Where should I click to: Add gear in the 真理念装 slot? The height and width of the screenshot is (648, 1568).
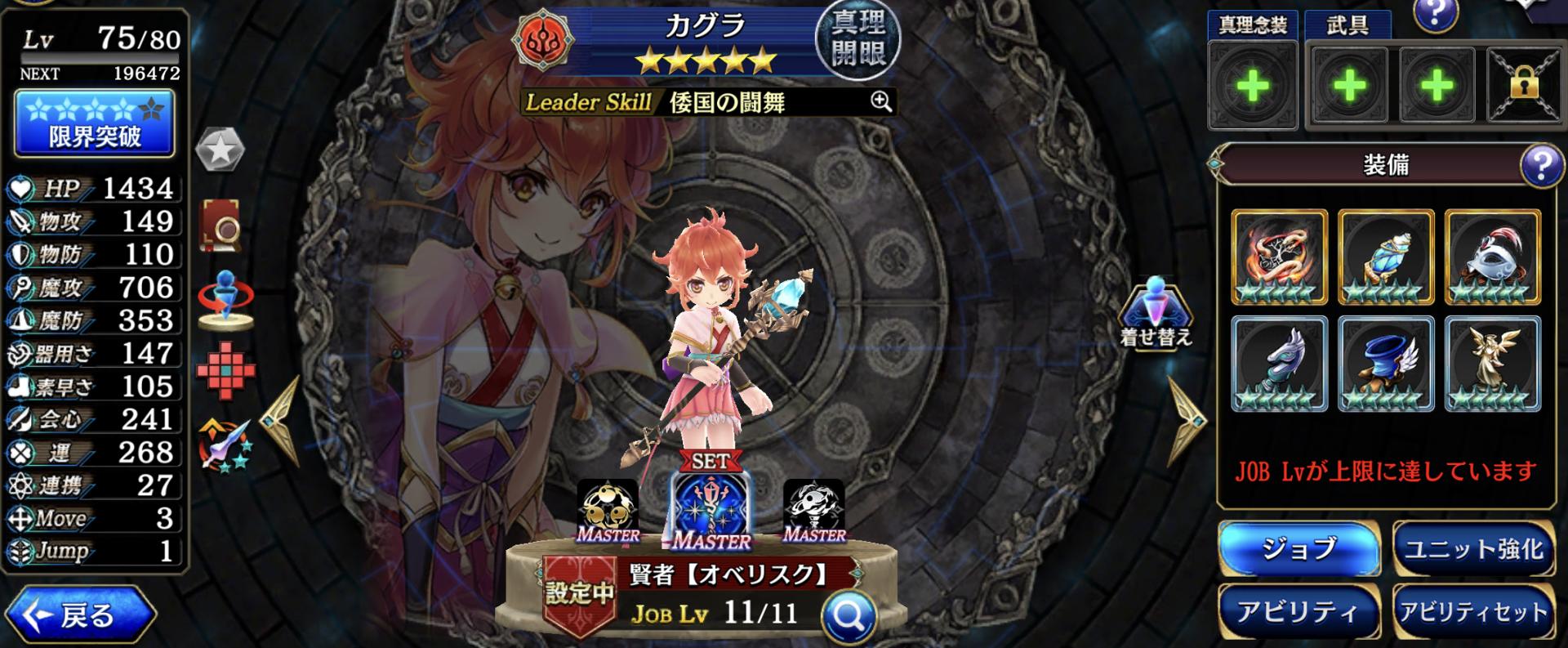coord(1252,86)
